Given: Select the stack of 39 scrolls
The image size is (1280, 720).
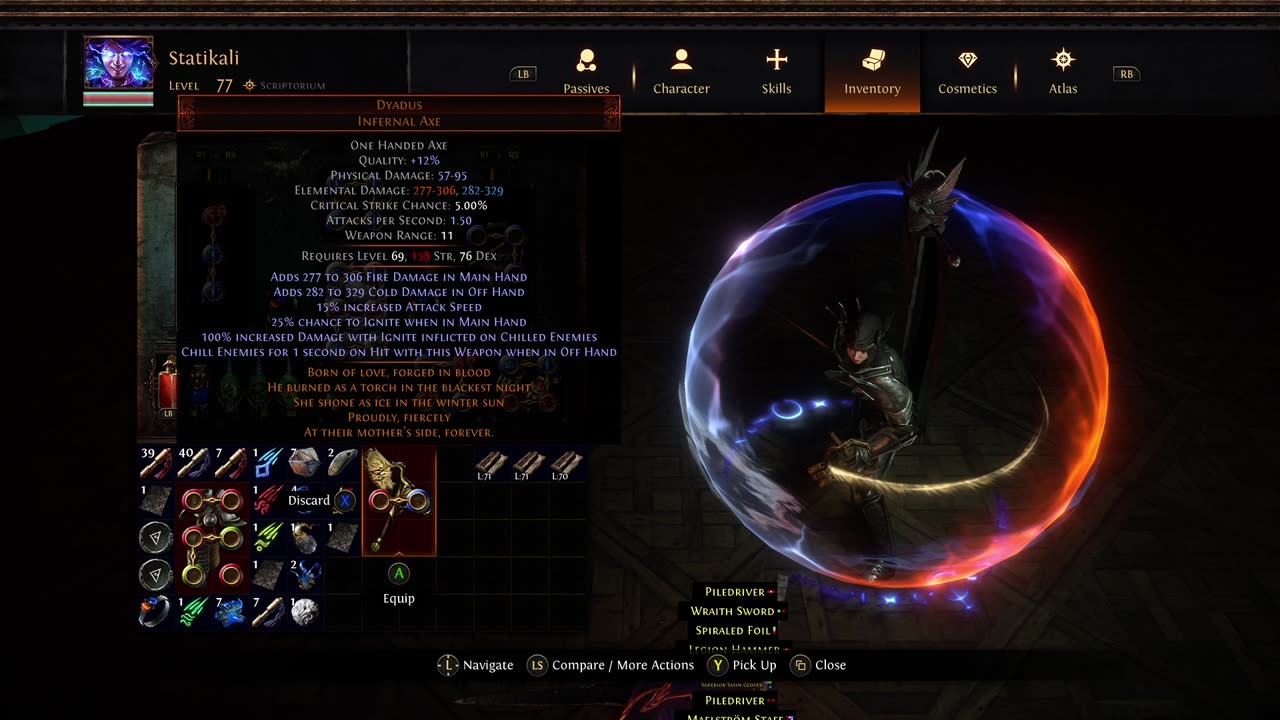Looking at the screenshot, I should pyautogui.click(x=155, y=463).
